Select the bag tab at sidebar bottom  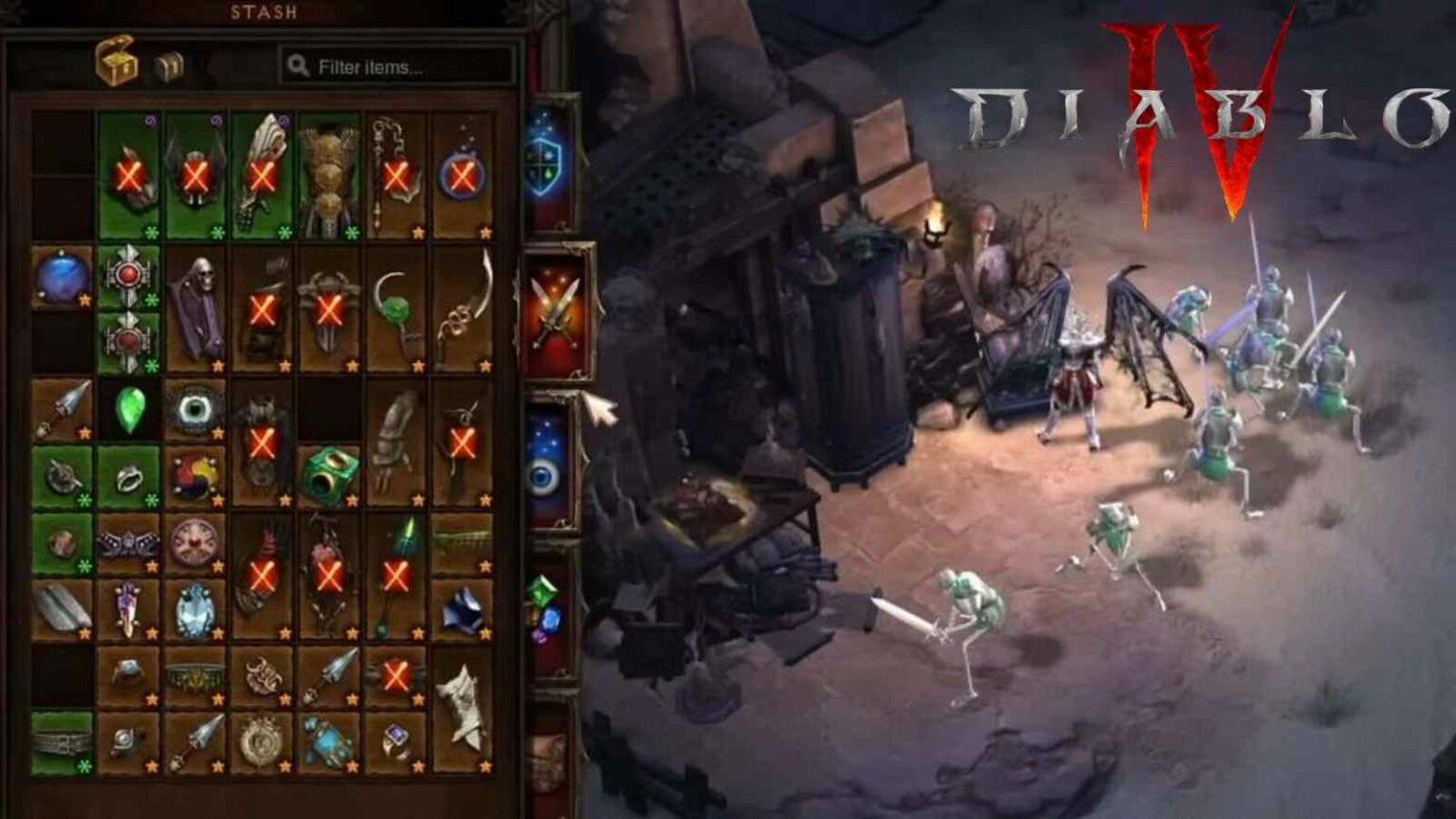[x=548, y=754]
